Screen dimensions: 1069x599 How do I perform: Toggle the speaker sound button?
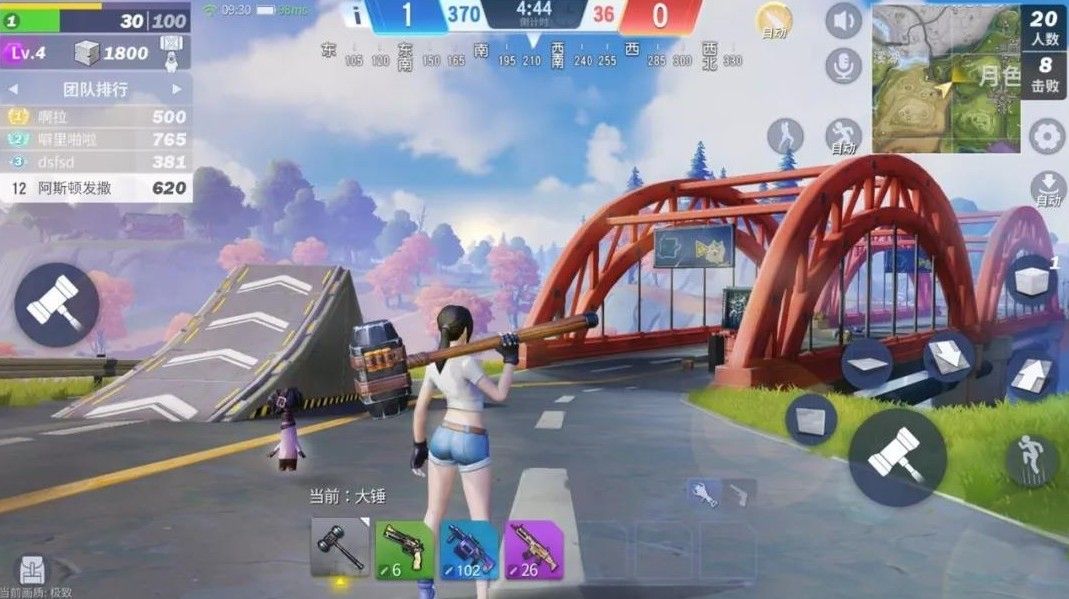[844, 20]
